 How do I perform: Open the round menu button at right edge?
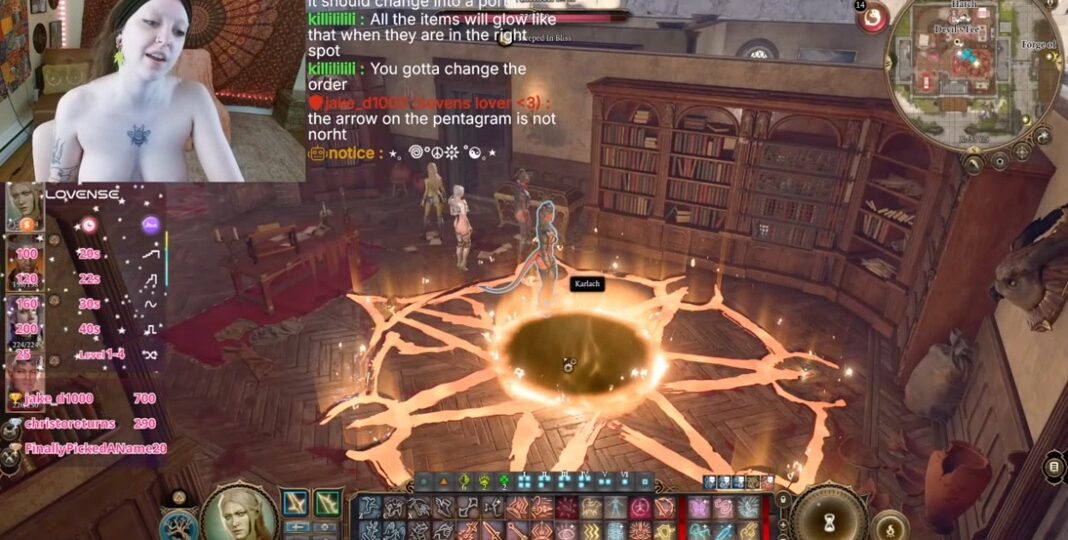[1053, 465]
